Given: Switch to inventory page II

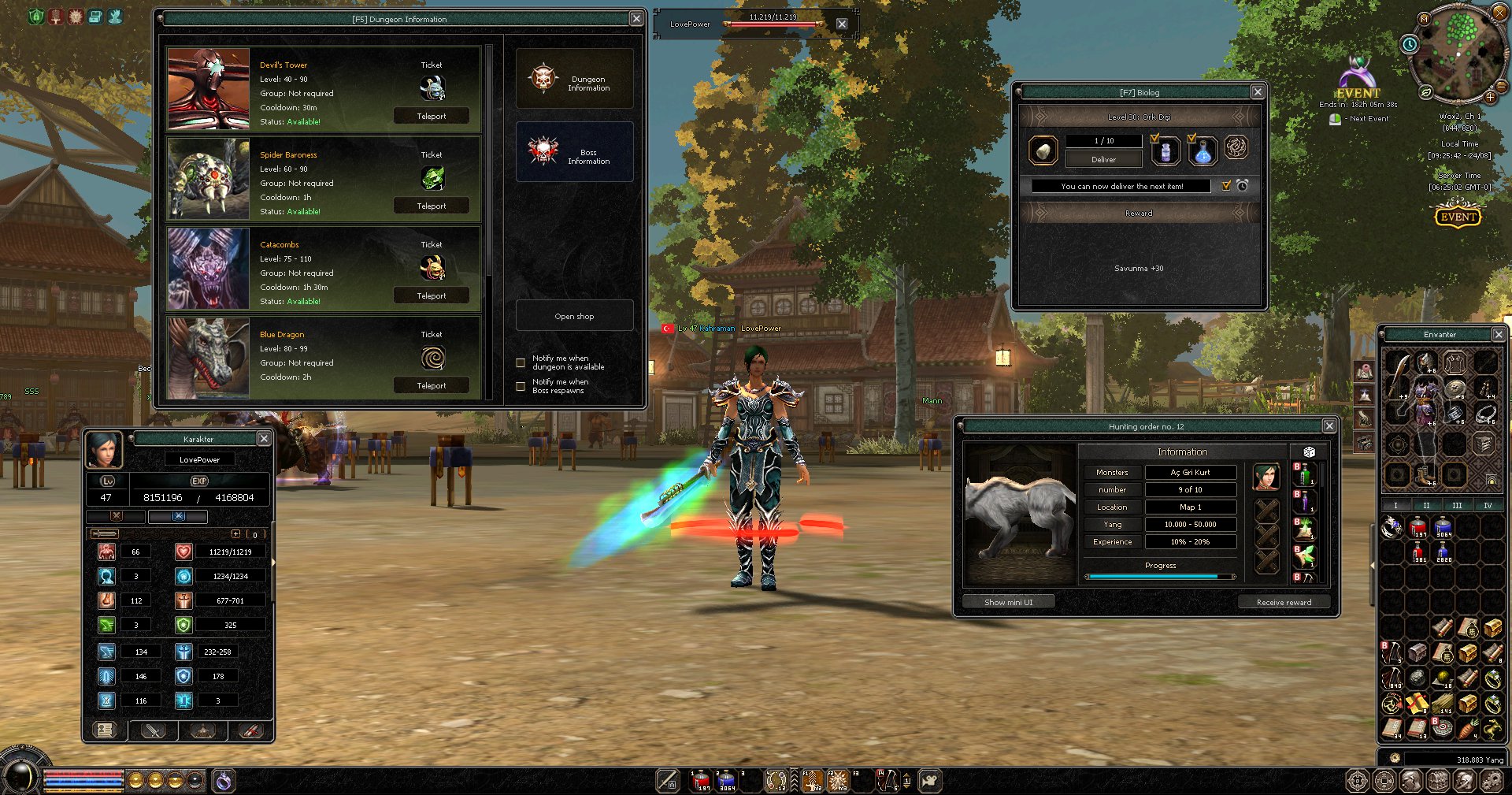Looking at the screenshot, I should (x=1426, y=505).
